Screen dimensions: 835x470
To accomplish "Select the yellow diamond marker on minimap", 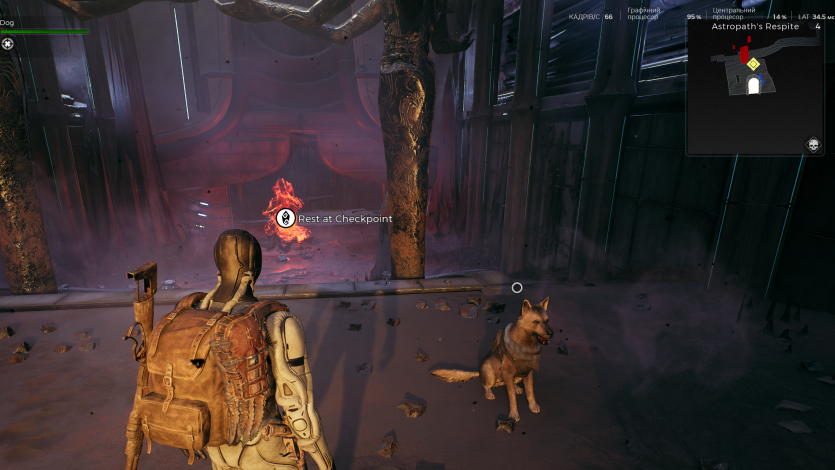I will (x=753, y=64).
